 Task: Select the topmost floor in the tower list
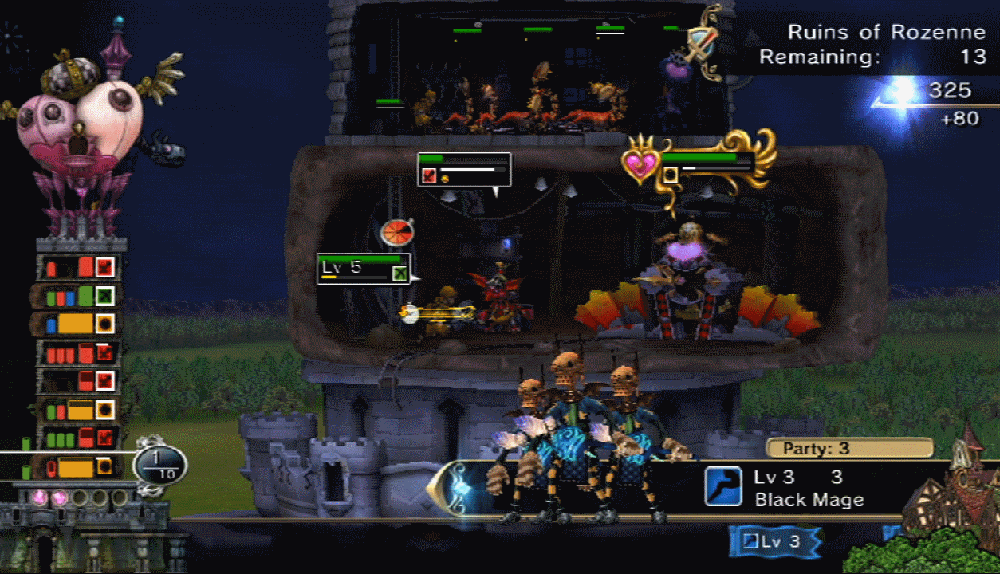click(78, 267)
